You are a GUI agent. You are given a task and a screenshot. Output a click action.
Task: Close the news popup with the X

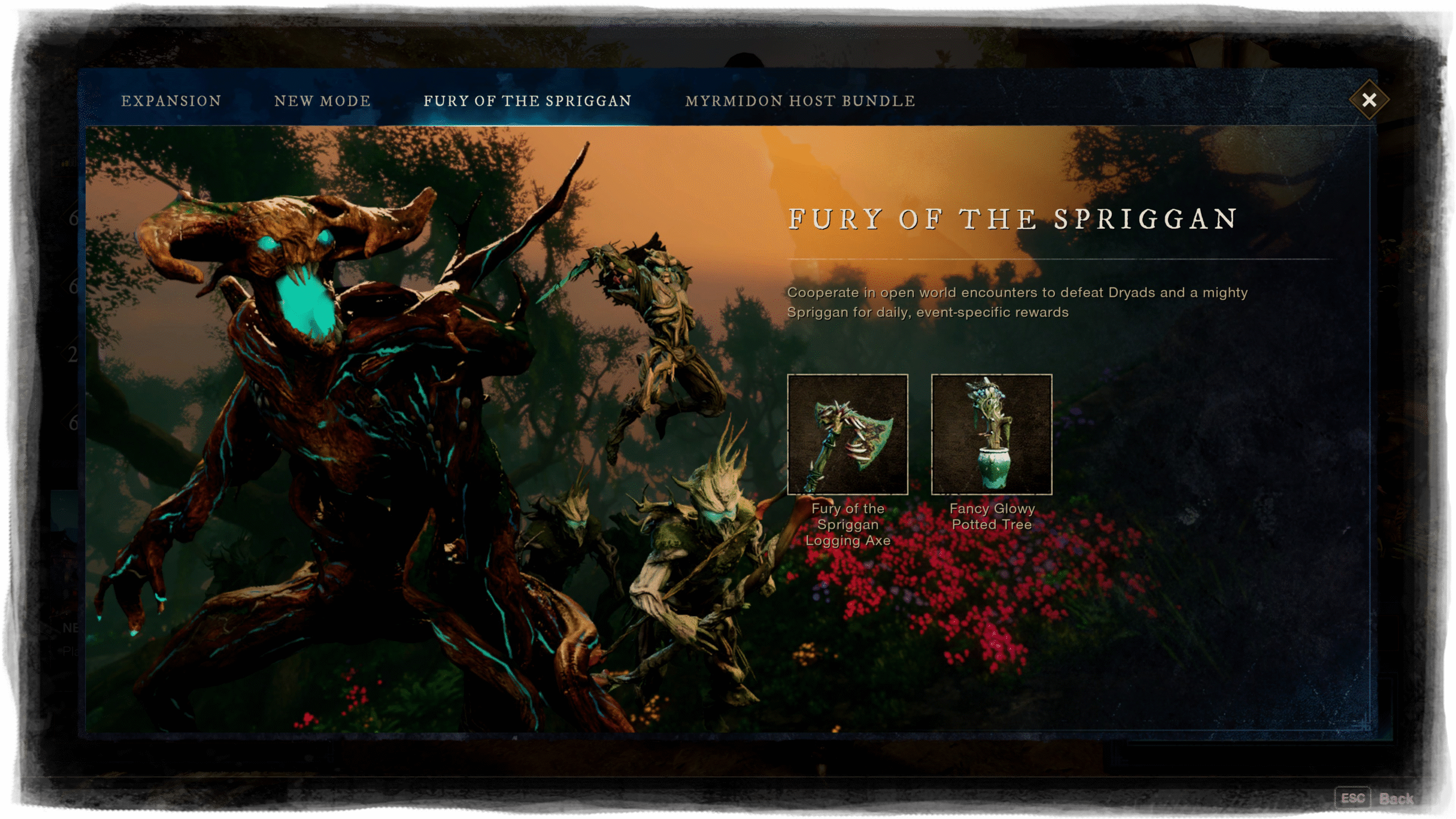(1369, 100)
